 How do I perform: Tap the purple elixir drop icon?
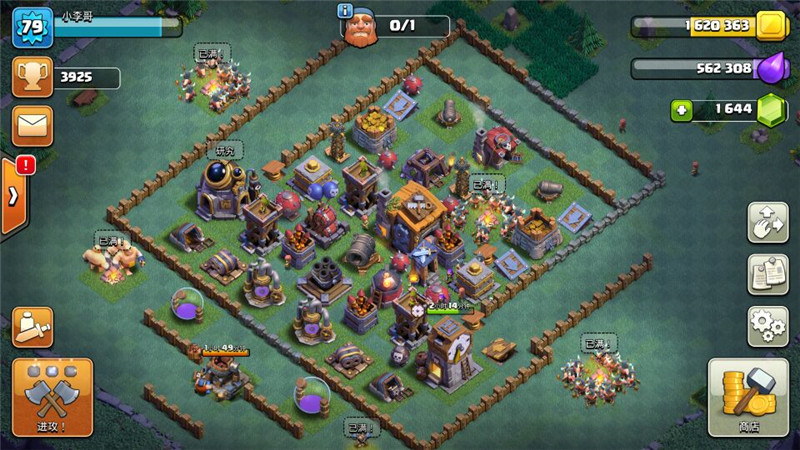[771, 68]
